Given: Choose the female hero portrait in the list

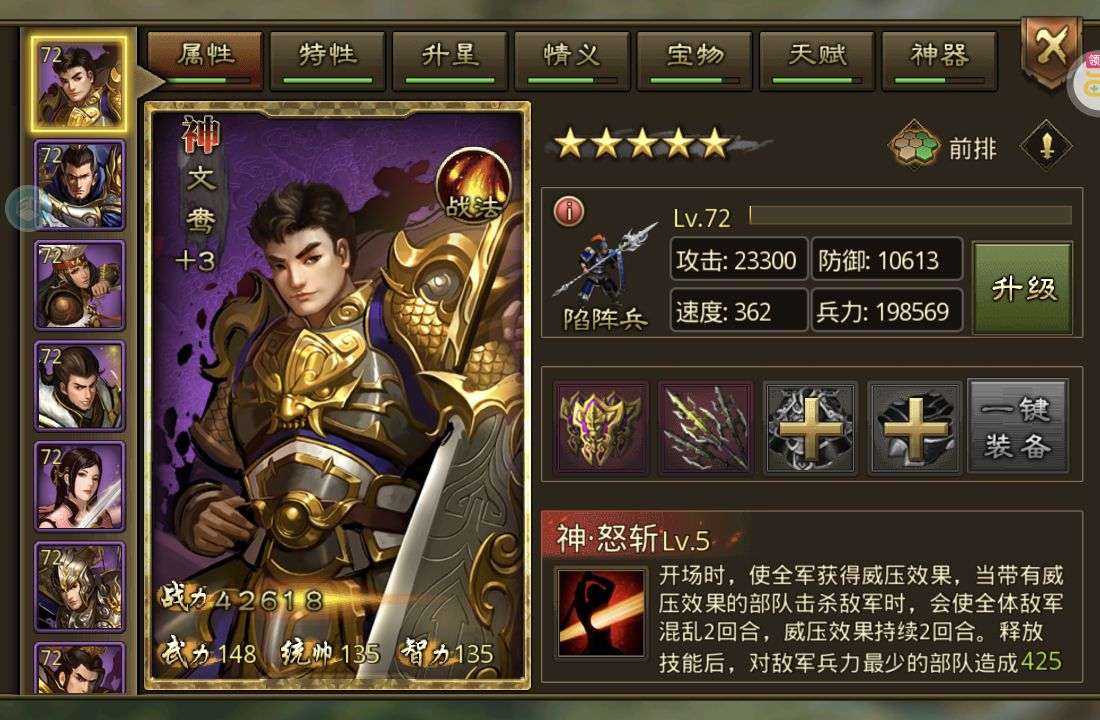Looking at the screenshot, I should [80, 487].
